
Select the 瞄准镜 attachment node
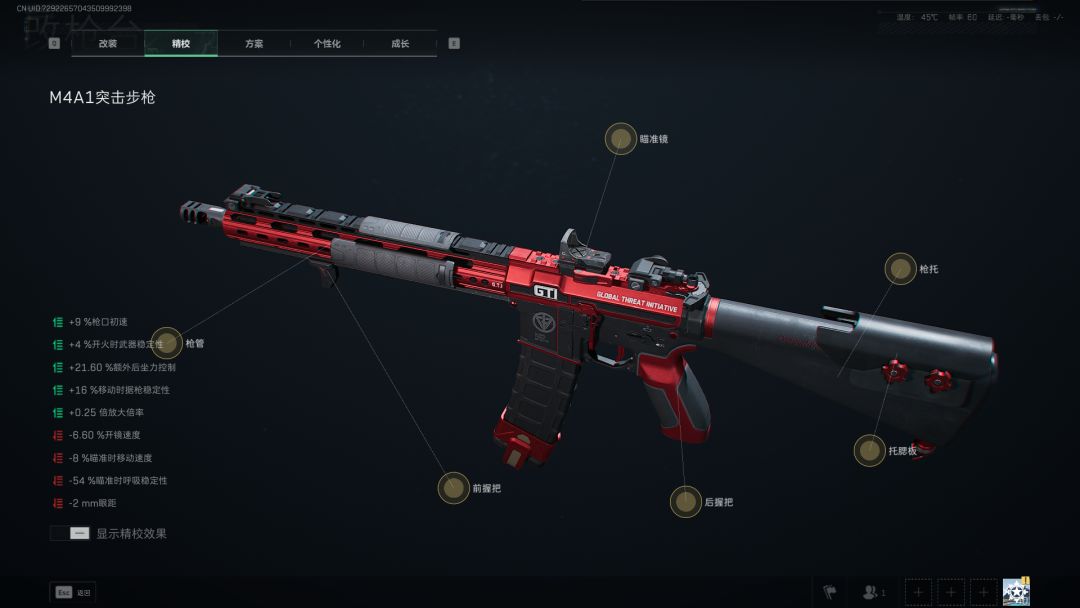tap(621, 139)
